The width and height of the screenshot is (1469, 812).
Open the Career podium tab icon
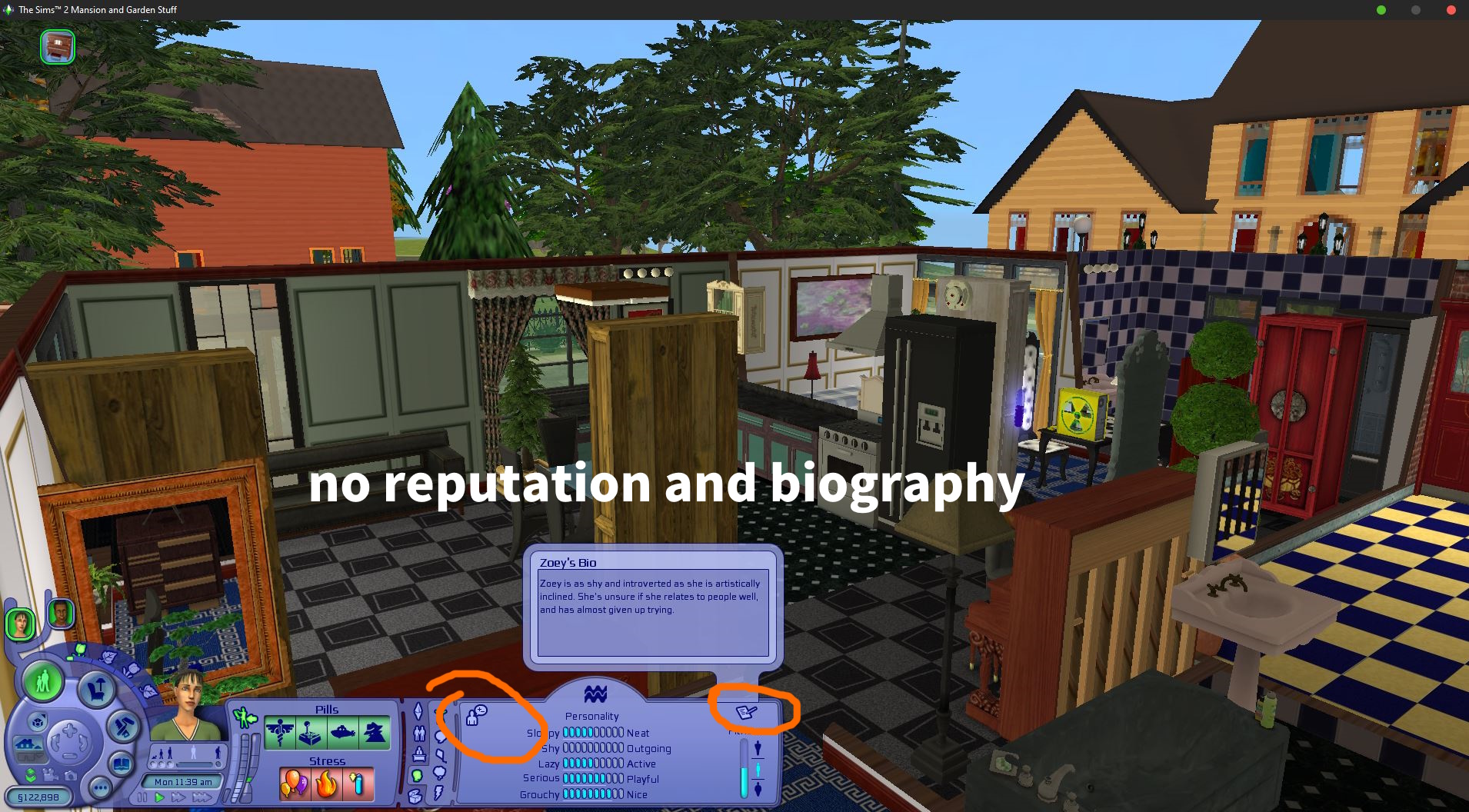419,755
